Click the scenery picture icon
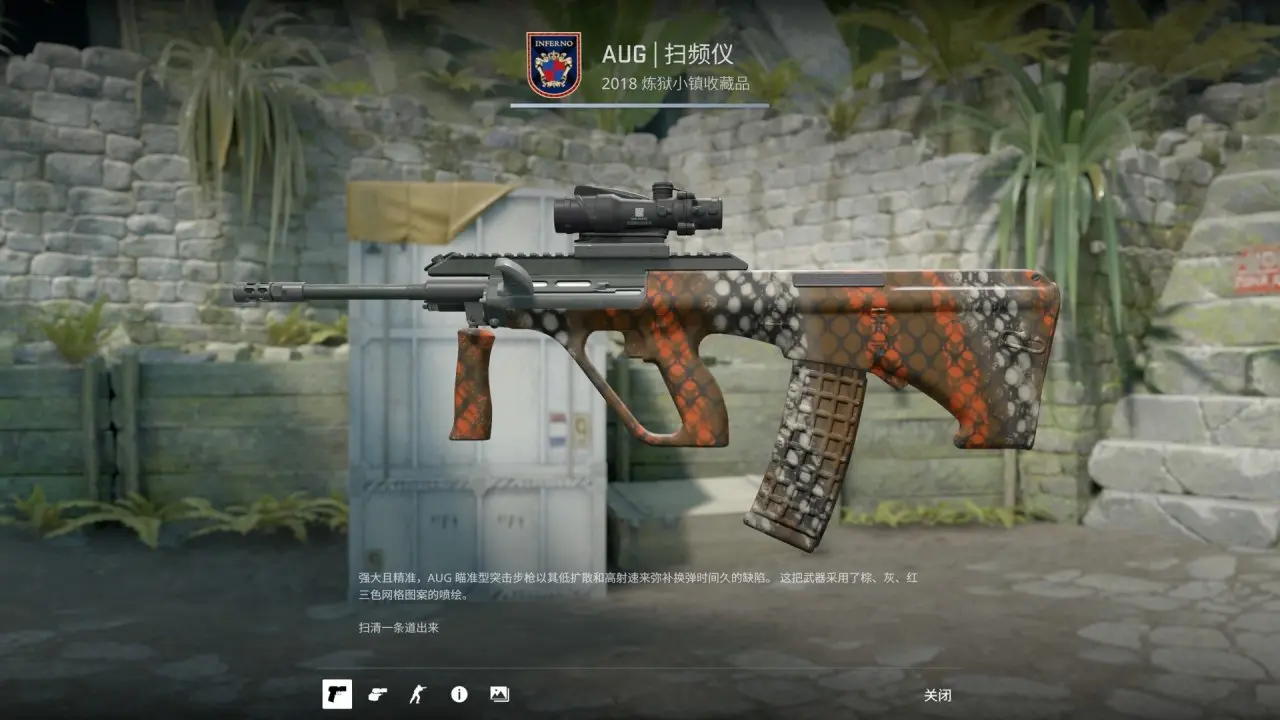The height and width of the screenshot is (720, 1280). click(499, 694)
